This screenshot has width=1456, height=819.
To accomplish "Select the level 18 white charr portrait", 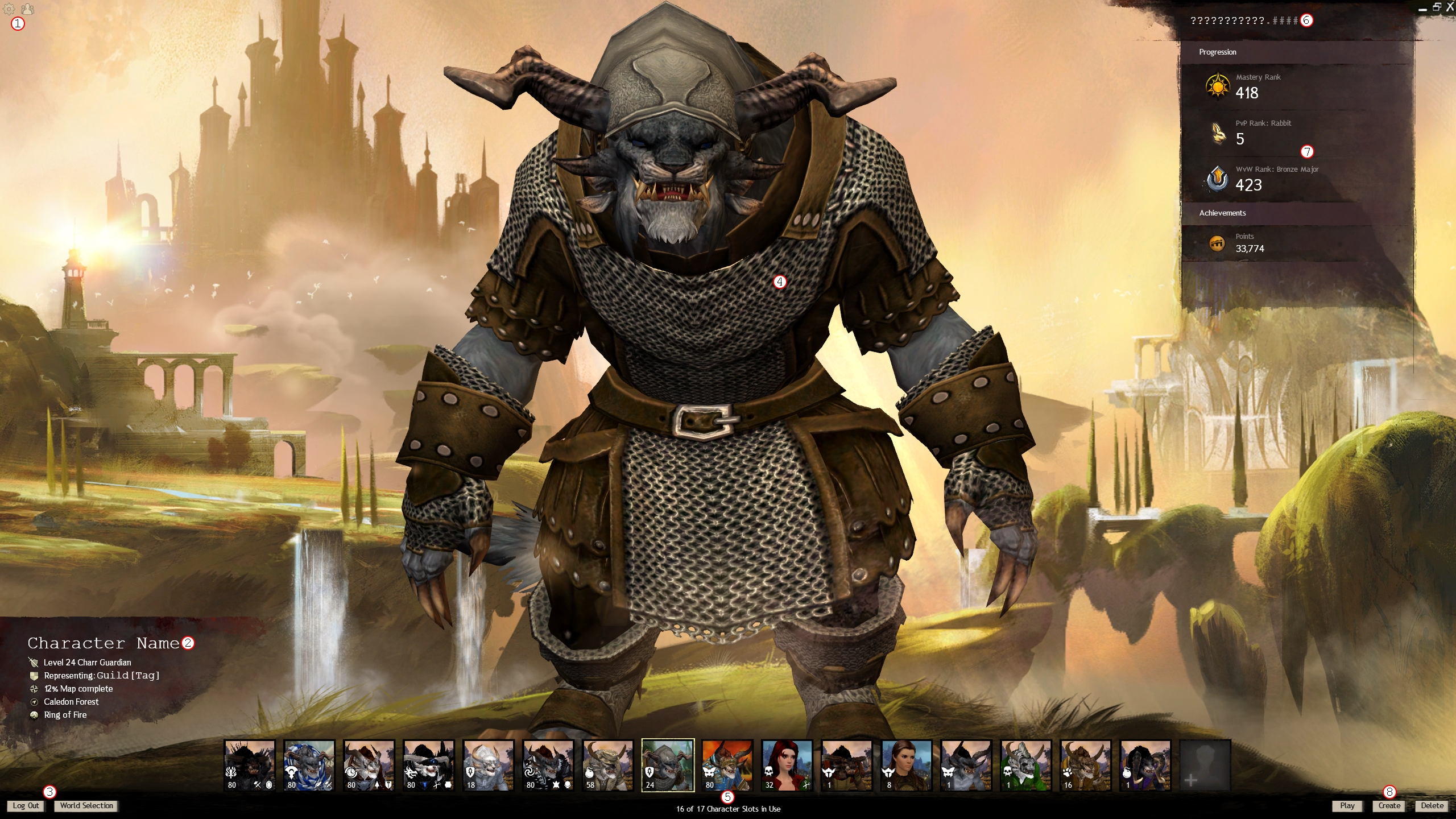I will tap(488, 765).
